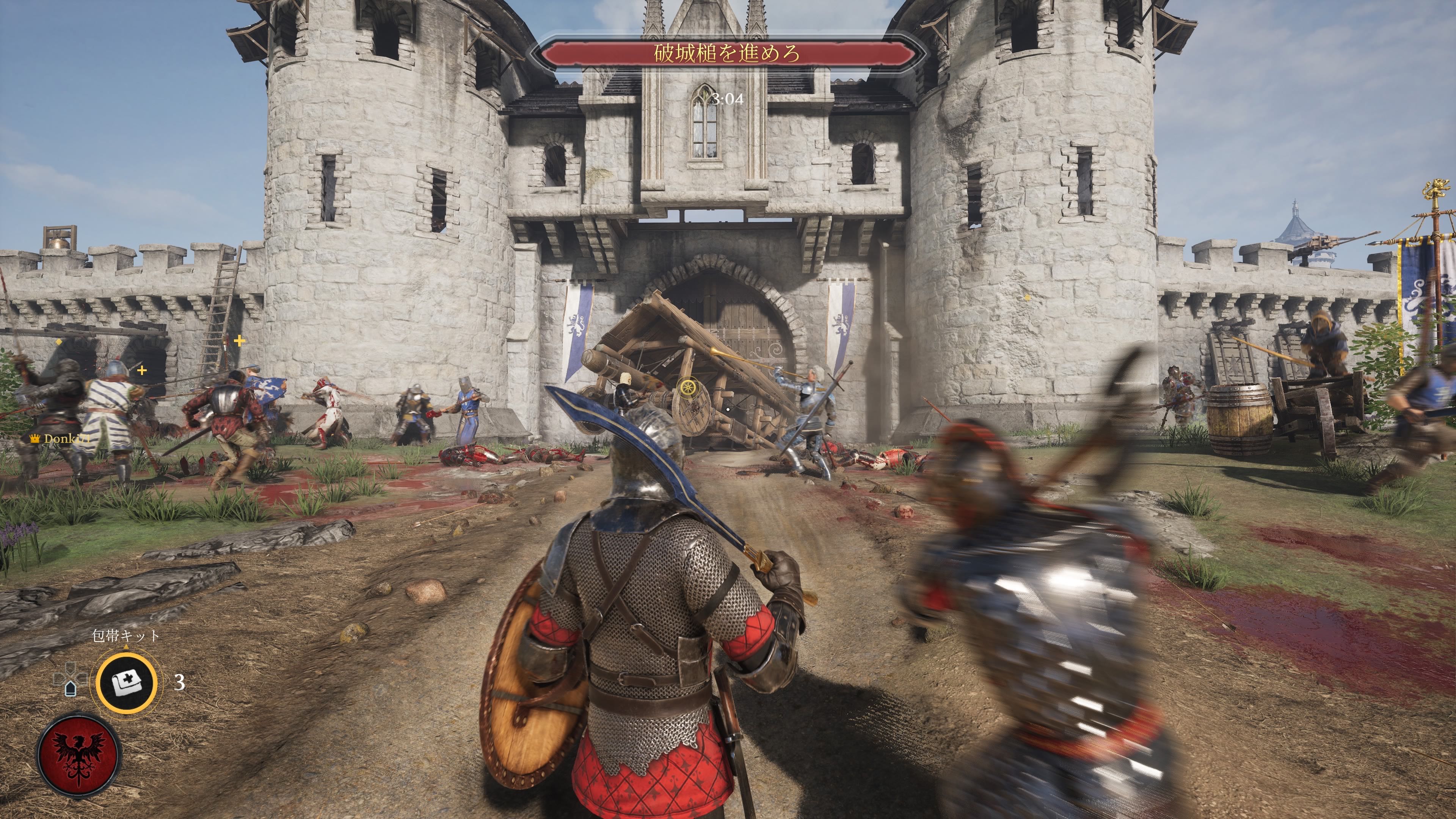Click the yellow wheel objective marker

[x=687, y=388]
